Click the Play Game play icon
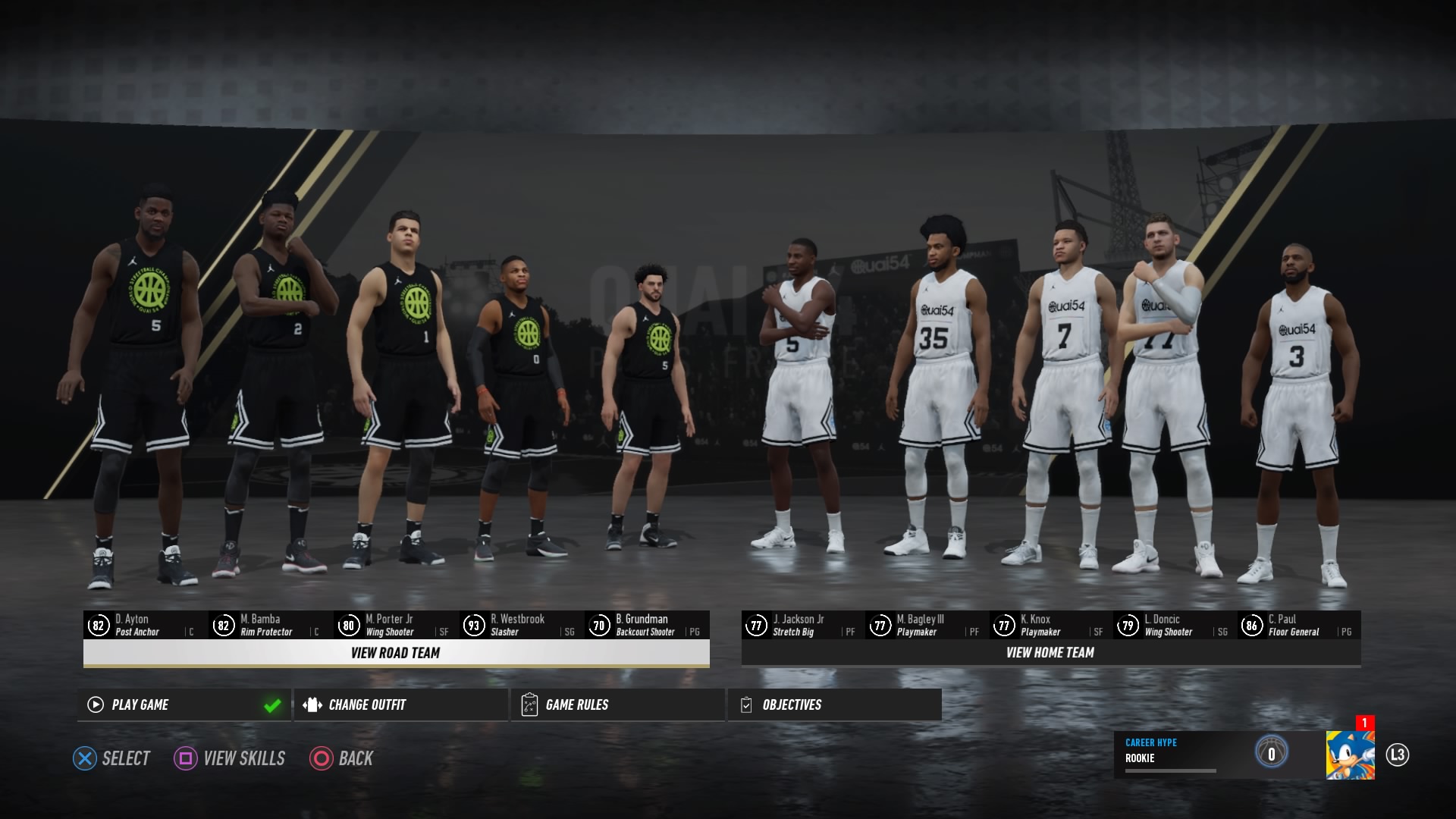The width and height of the screenshot is (1456, 819). (x=94, y=704)
